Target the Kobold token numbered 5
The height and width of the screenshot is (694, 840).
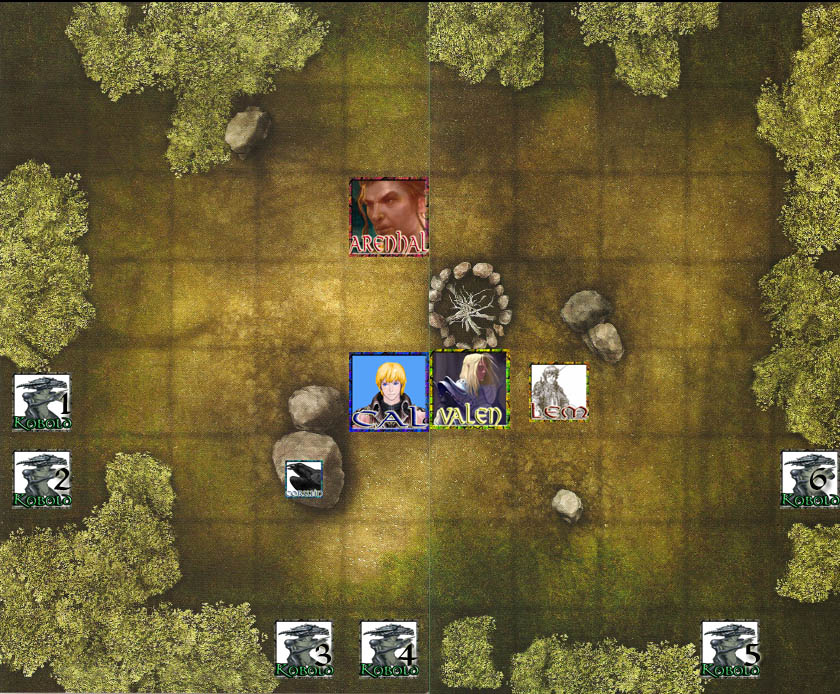[730, 650]
